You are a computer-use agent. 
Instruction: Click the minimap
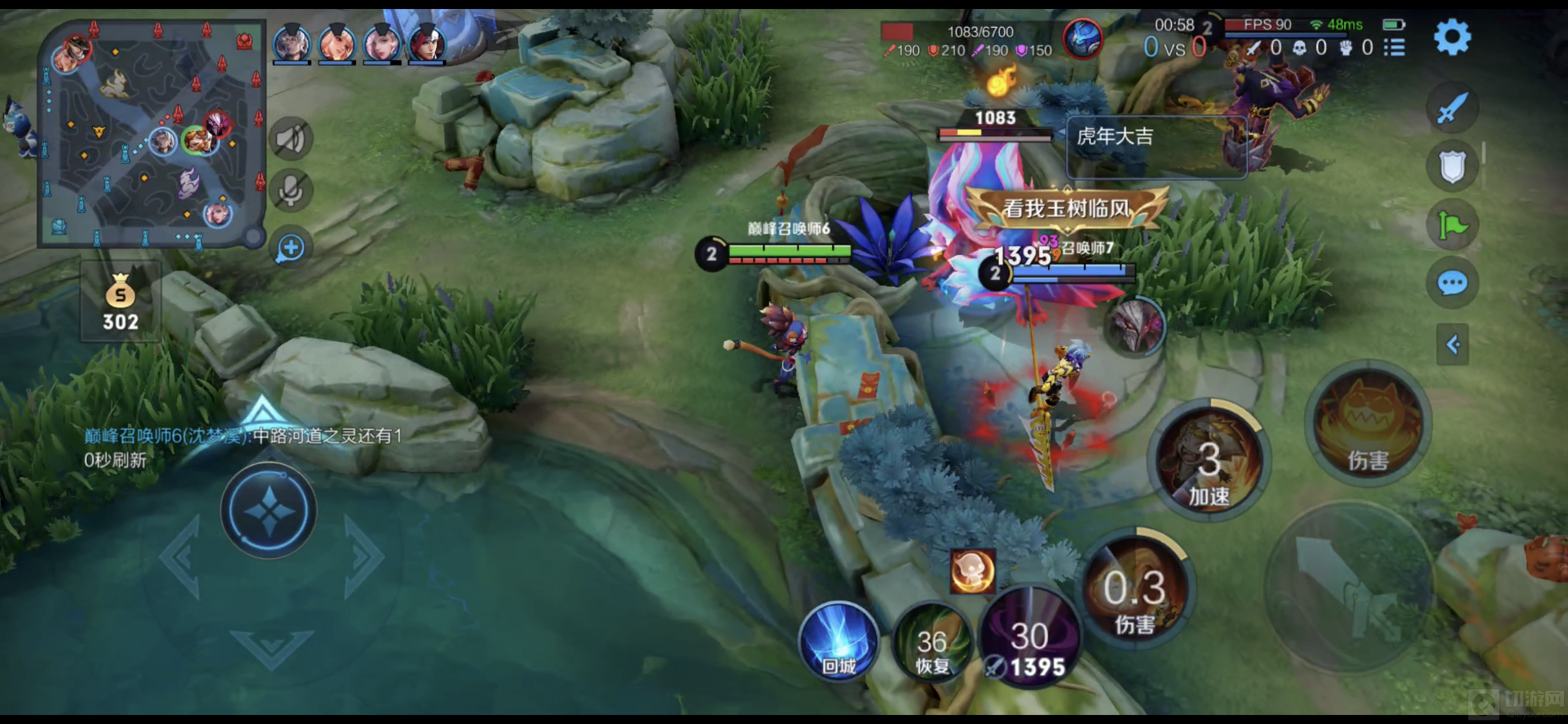click(x=152, y=133)
